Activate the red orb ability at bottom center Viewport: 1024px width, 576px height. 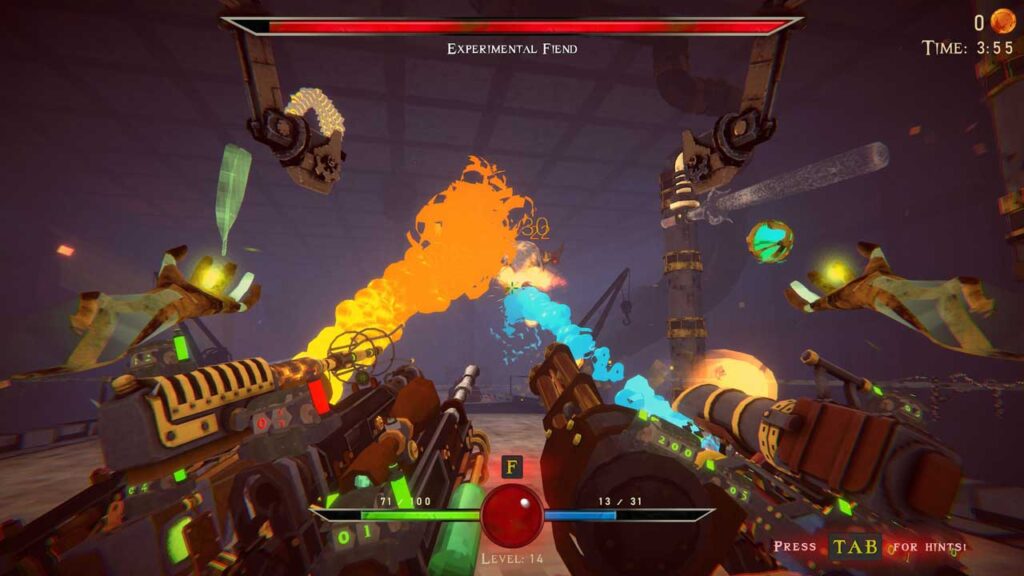pos(512,515)
